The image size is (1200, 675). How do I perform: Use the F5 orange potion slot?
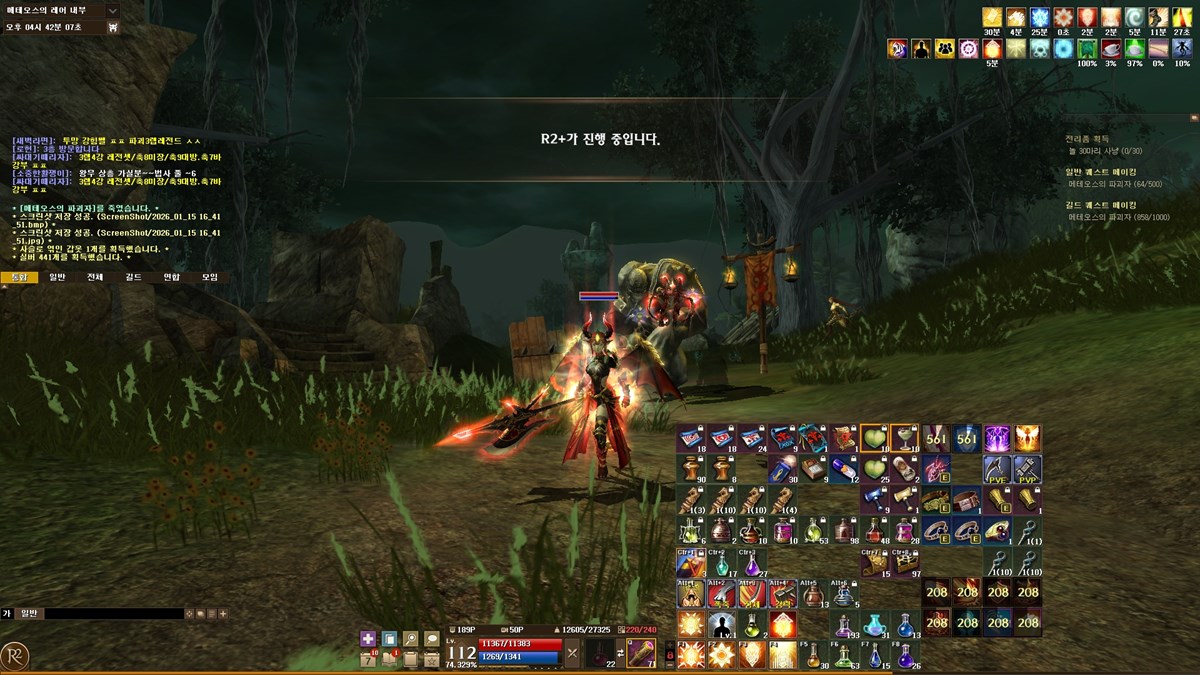[x=813, y=656]
